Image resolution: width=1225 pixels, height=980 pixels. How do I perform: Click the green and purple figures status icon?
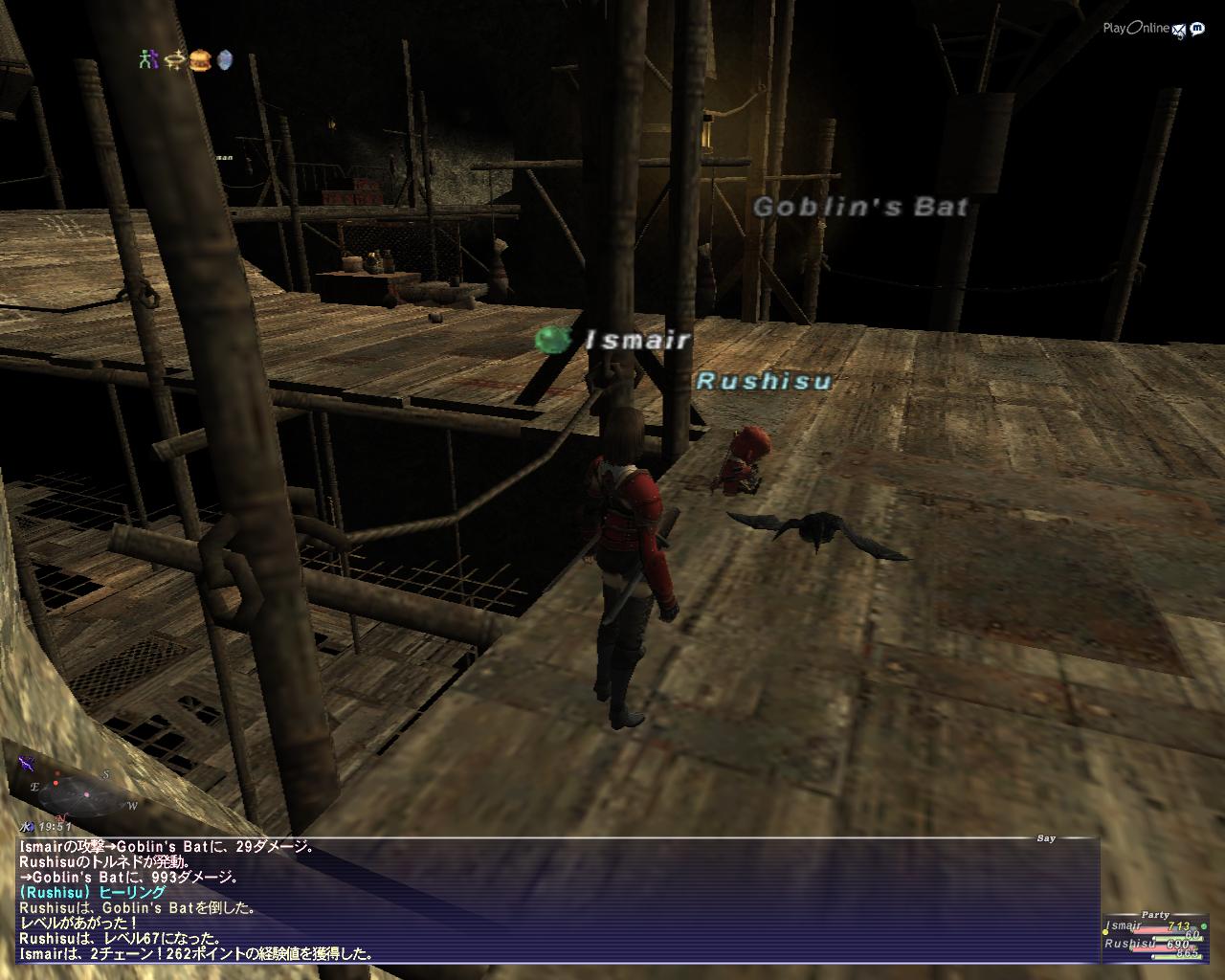tap(146, 59)
